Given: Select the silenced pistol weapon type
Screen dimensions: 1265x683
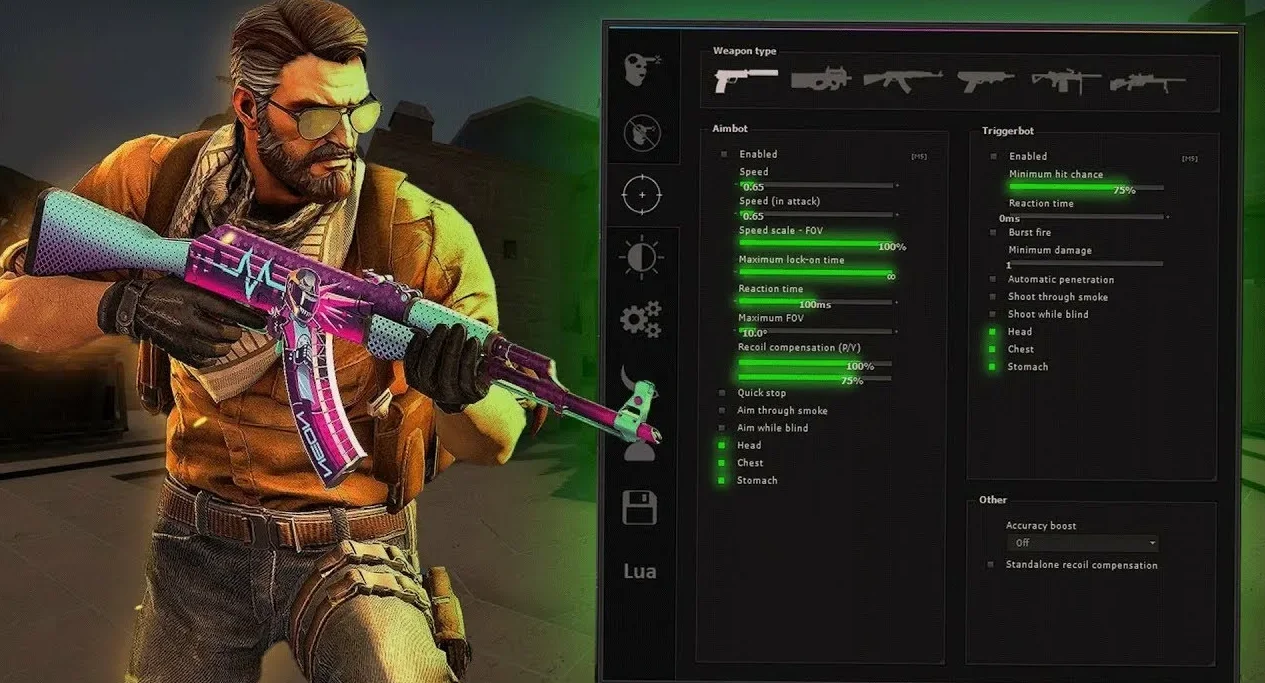Looking at the screenshot, I should coord(746,80).
